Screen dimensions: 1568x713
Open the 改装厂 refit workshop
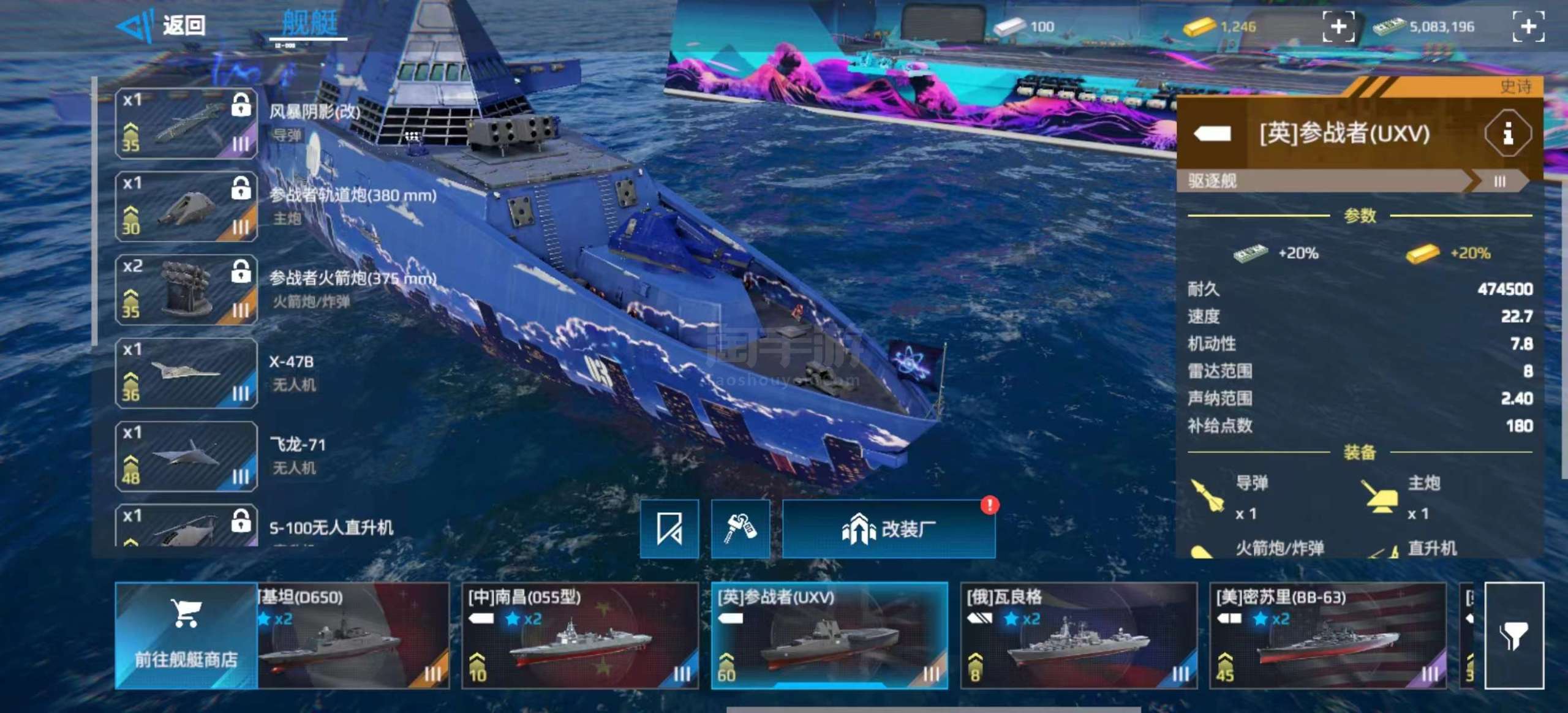coord(889,529)
